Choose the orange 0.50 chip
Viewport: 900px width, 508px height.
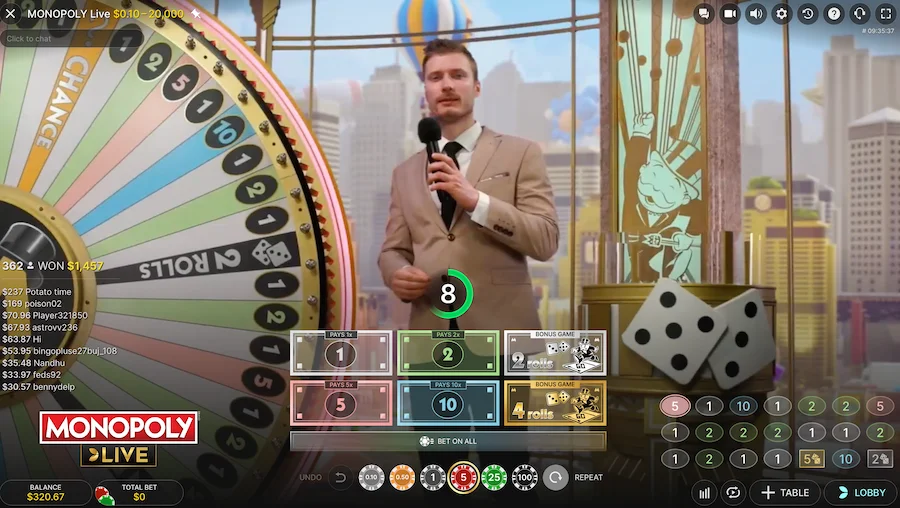coord(402,478)
